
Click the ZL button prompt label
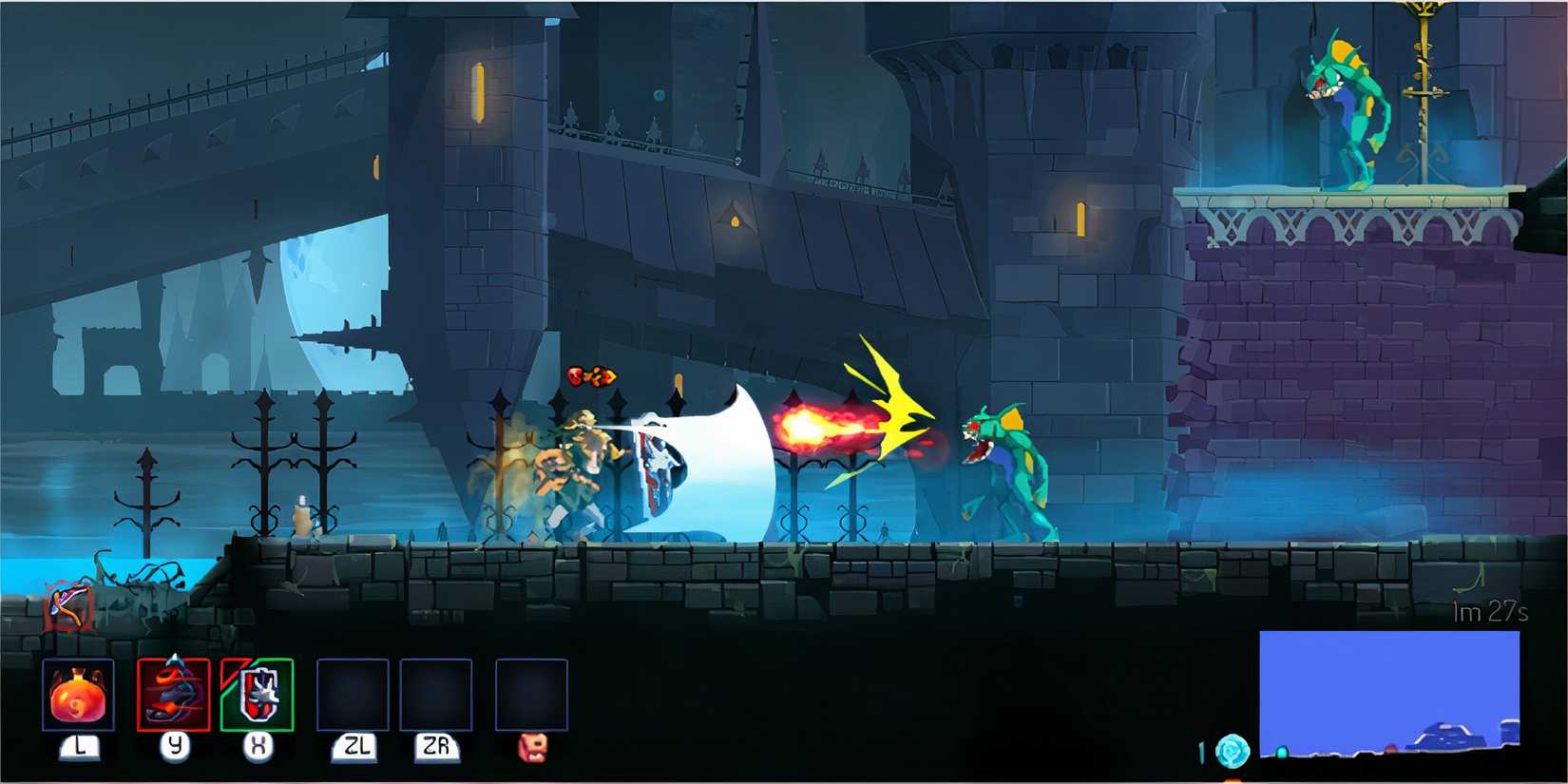(x=354, y=749)
